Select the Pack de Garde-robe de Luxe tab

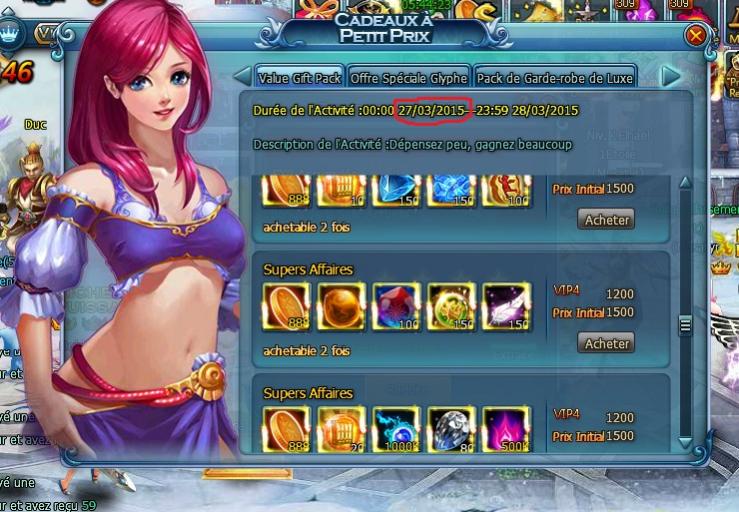point(555,77)
